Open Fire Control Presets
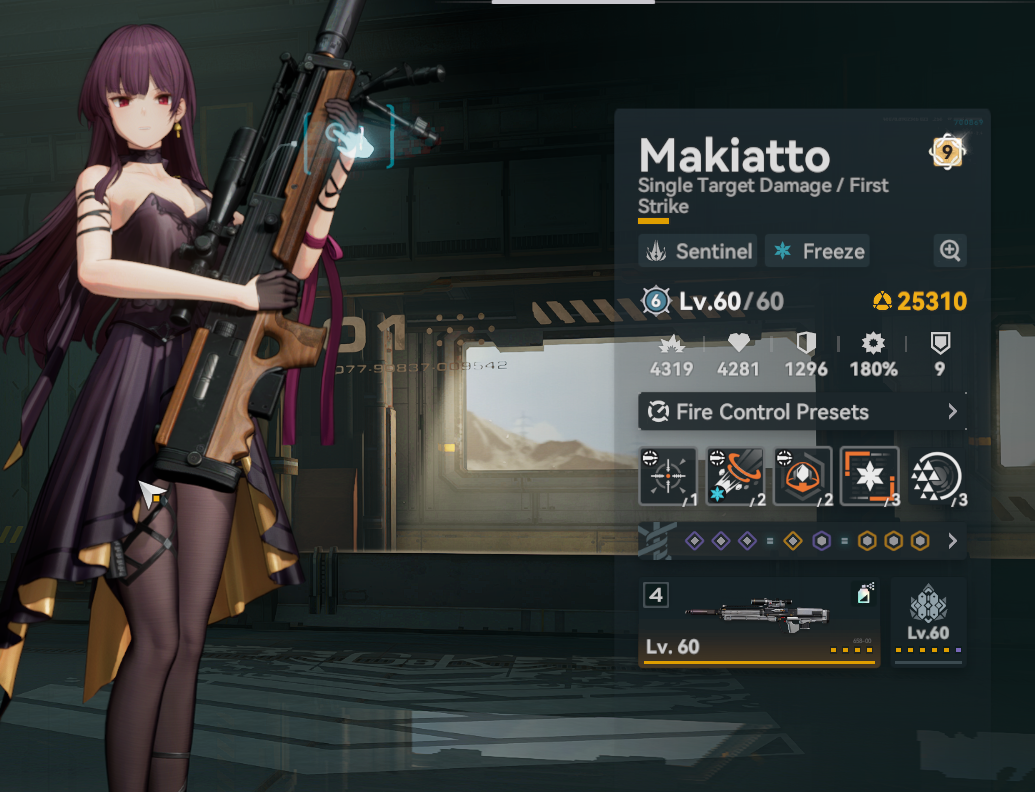This screenshot has height=792, width=1035. pyautogui.click(x=802, y=412)
